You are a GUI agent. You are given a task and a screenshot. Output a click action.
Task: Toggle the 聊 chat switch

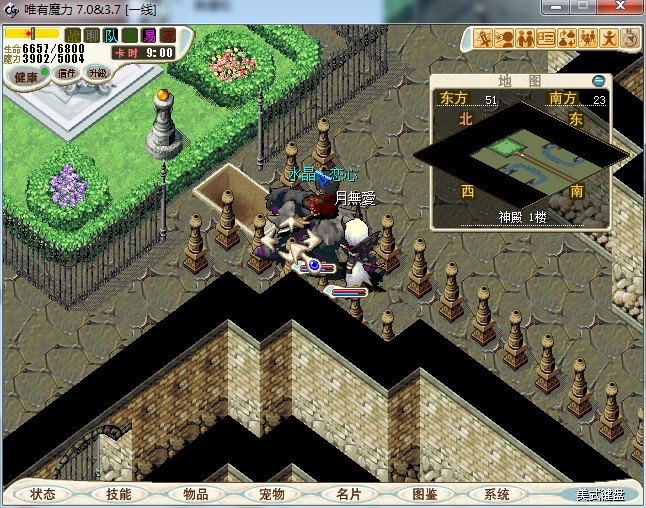coord(91,35)
